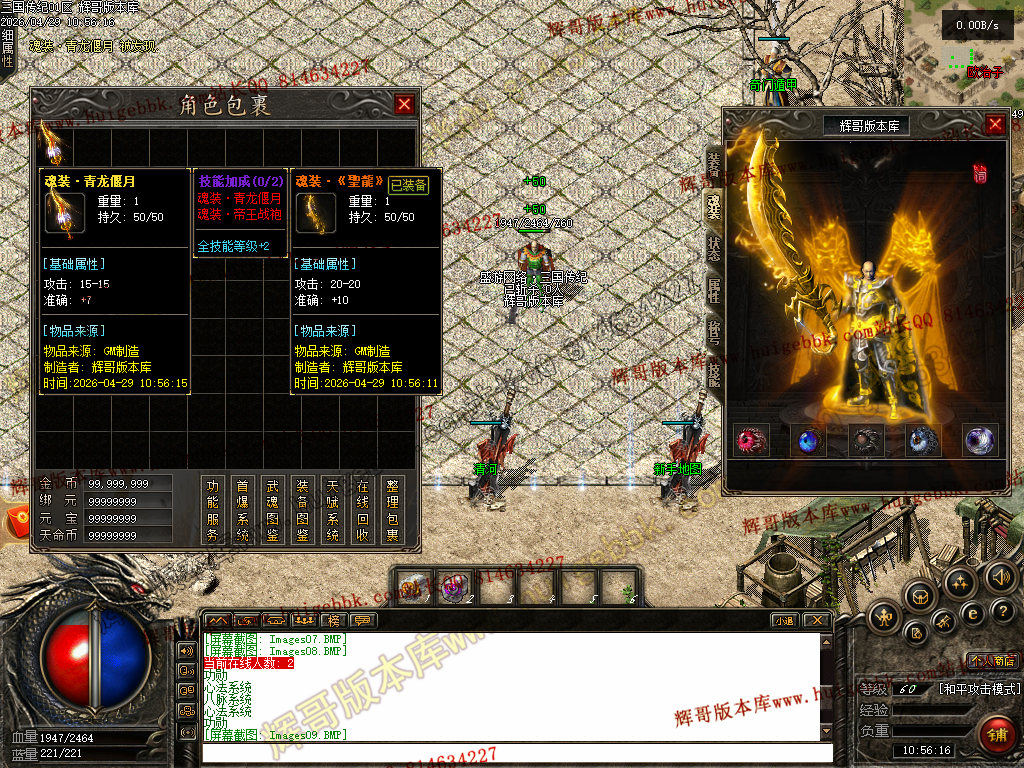Close the character equipment panel

tap(995, 125)
